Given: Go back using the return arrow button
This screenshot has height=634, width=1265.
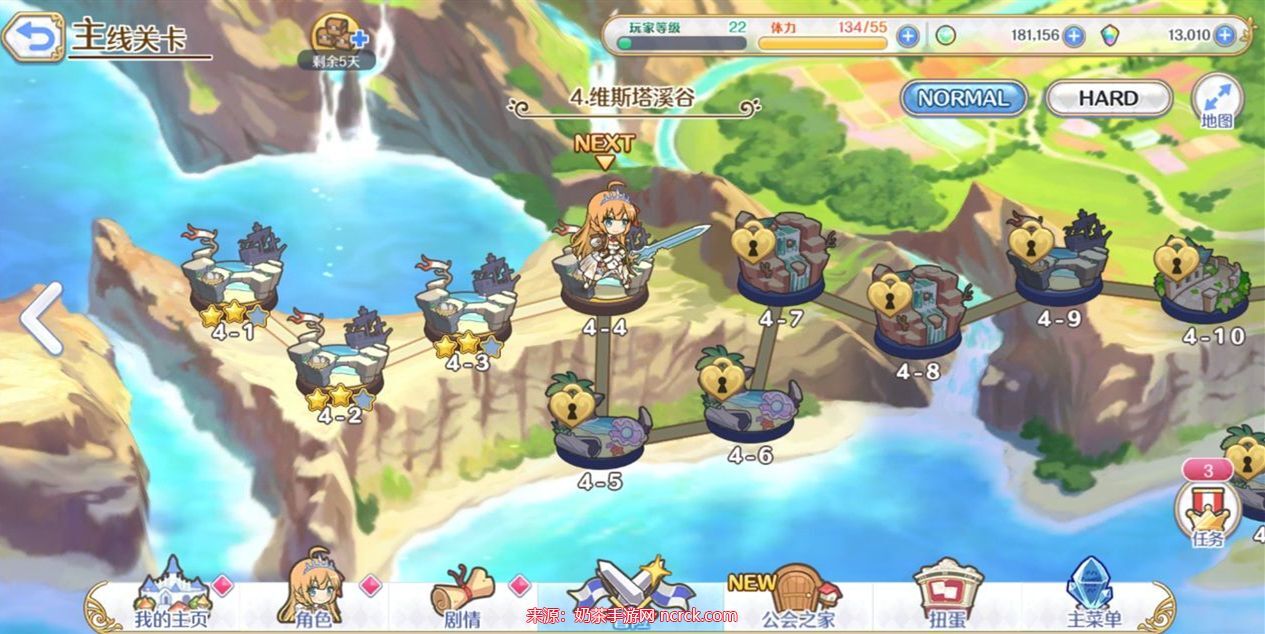Looking at the screenshot, I should coord(32,38).
